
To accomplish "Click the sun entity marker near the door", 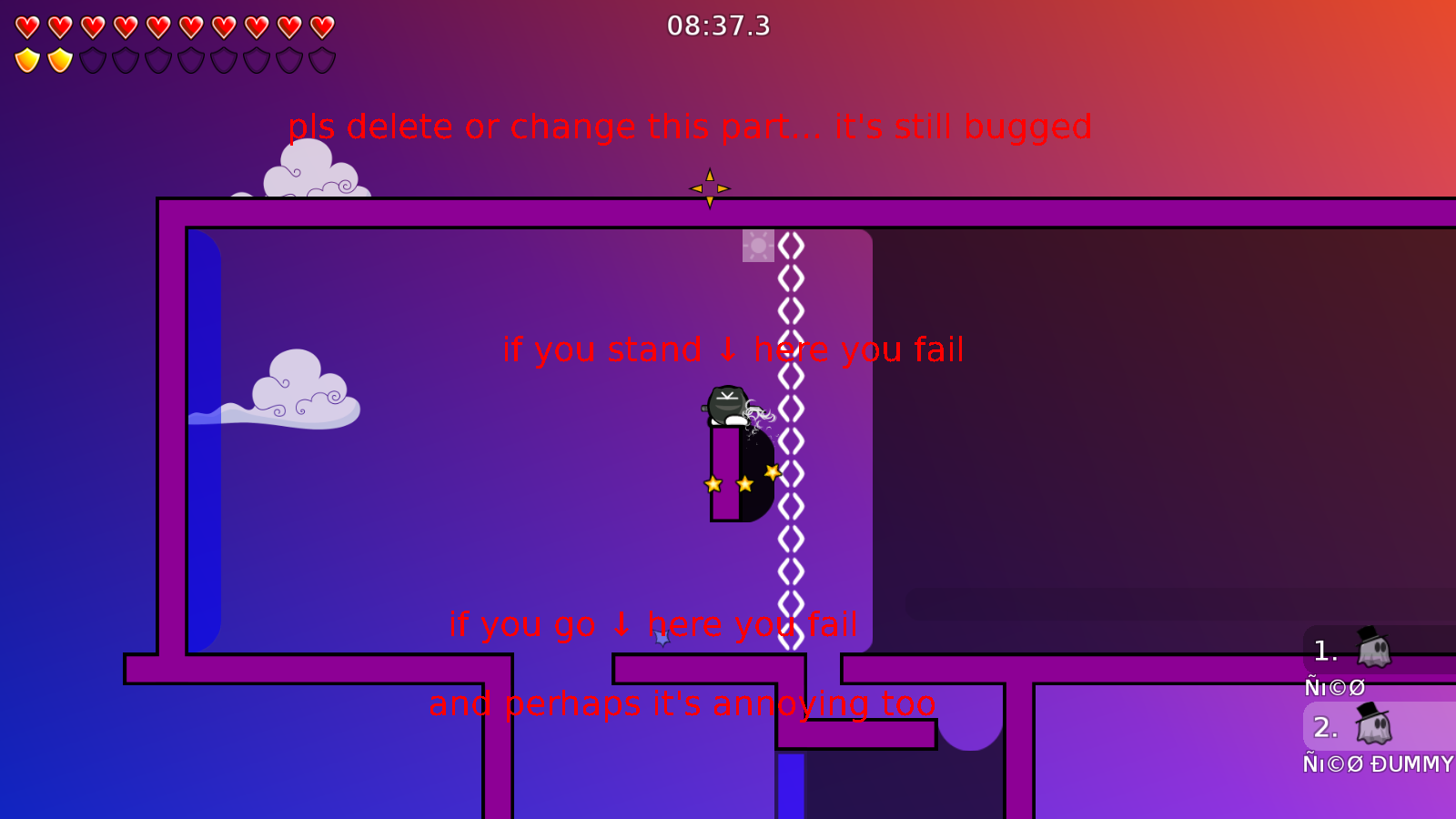I will coord(757,245).
